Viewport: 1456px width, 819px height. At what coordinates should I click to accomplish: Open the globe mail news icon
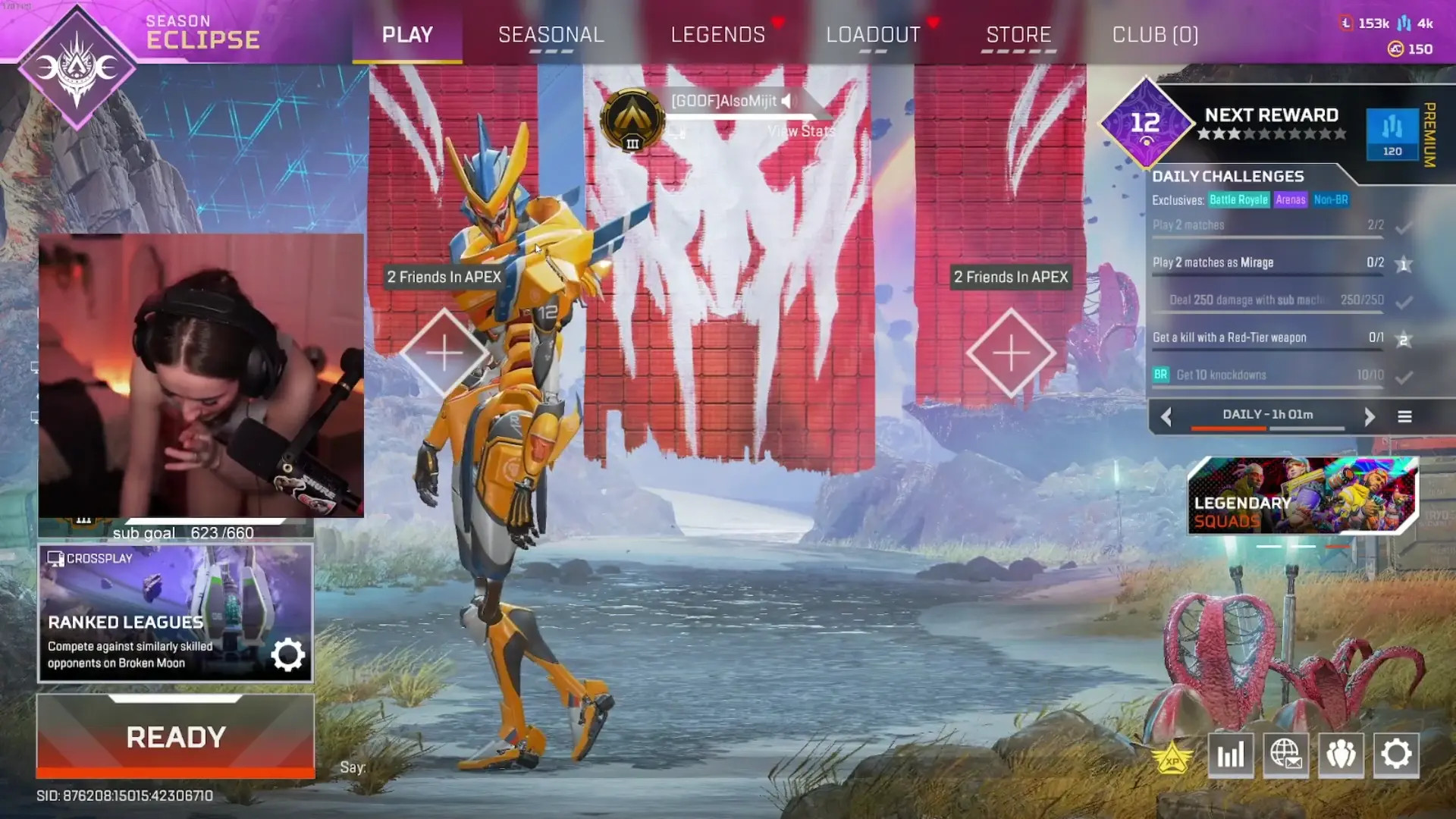1285,755
